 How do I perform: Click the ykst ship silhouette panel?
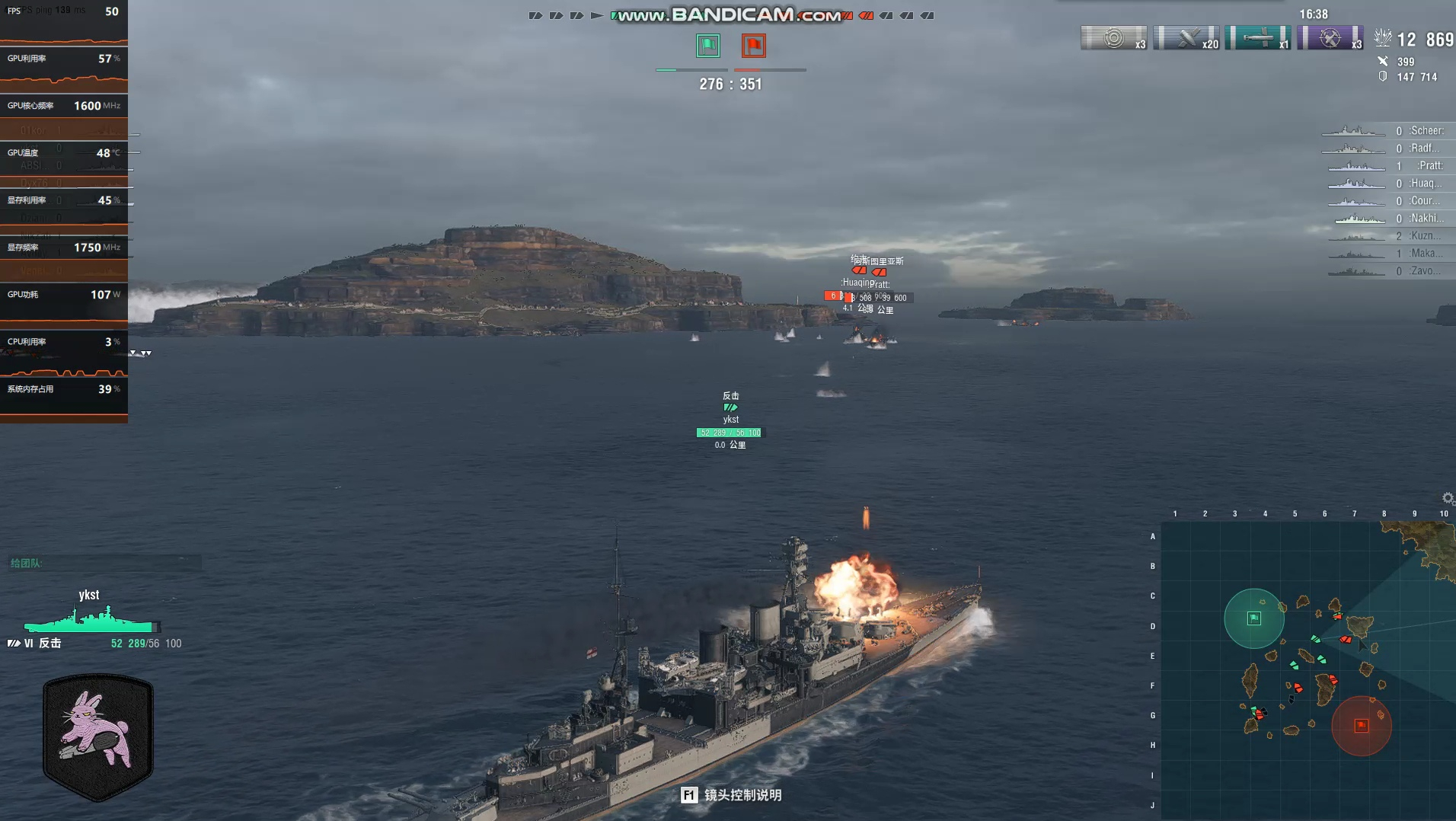coord(91,620)
